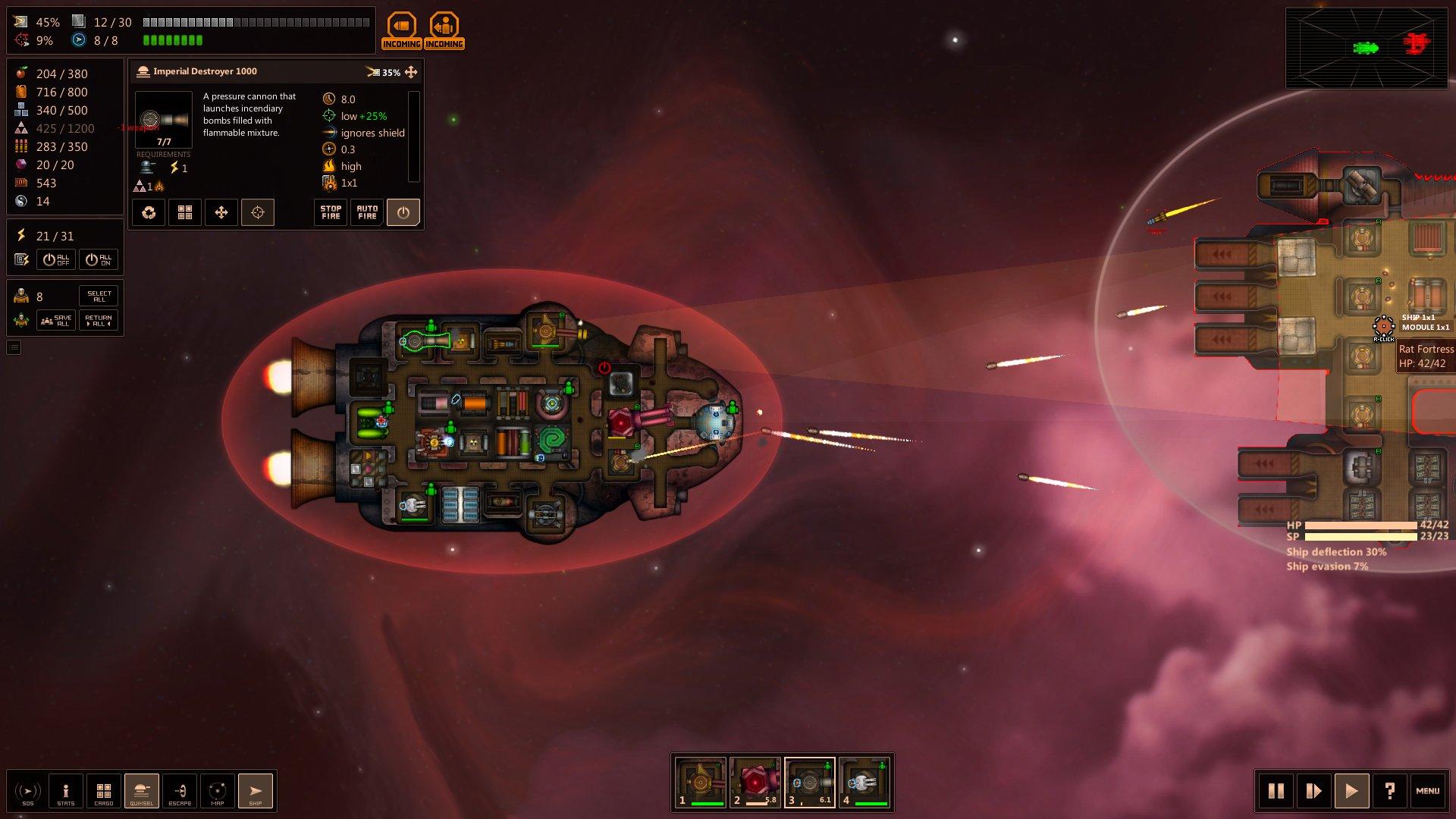Click the SELECT ALL crew button
Viewport: 1456px width, 819px height.
click(x=99, y=295)
